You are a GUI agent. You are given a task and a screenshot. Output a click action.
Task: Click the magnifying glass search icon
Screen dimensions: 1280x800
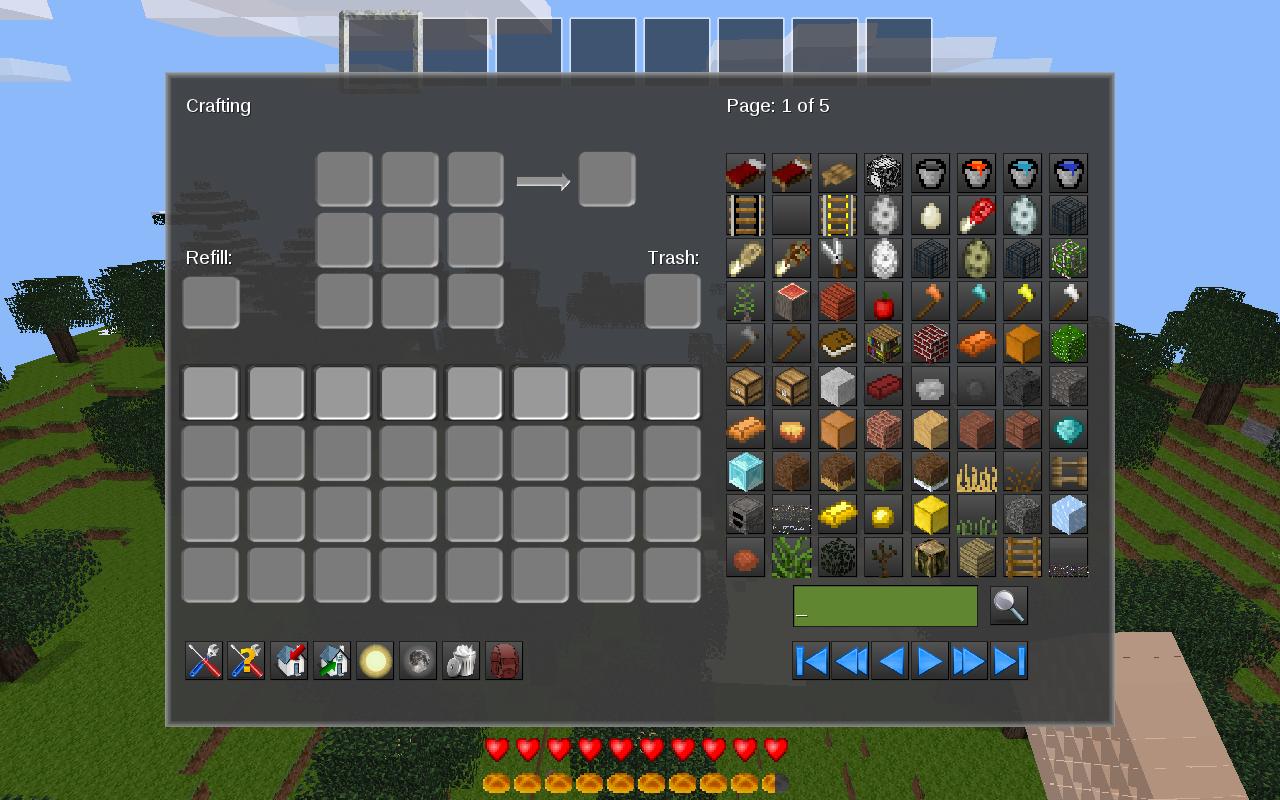(1009, 606)
